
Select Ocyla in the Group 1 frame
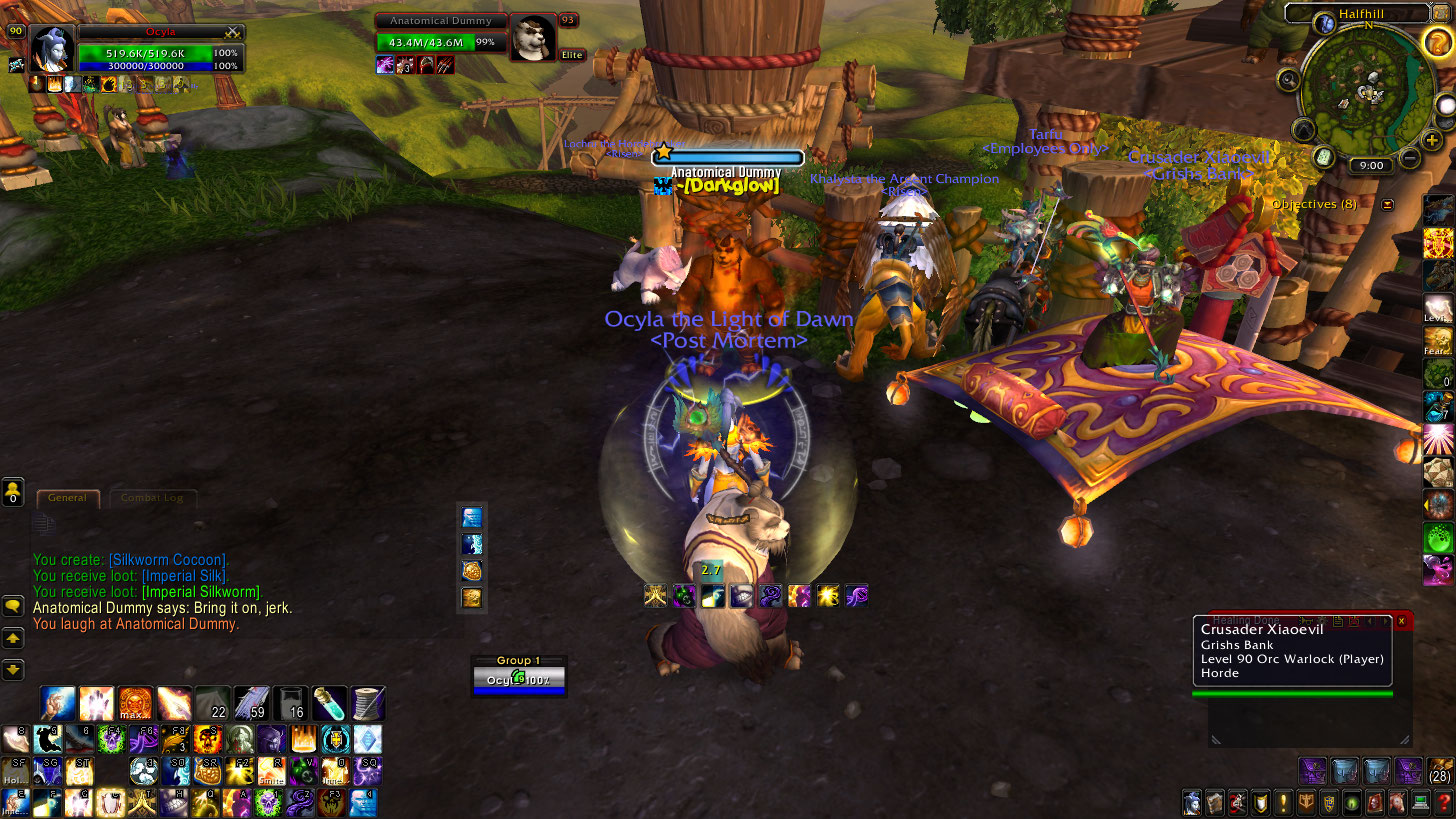pos(518,680)
